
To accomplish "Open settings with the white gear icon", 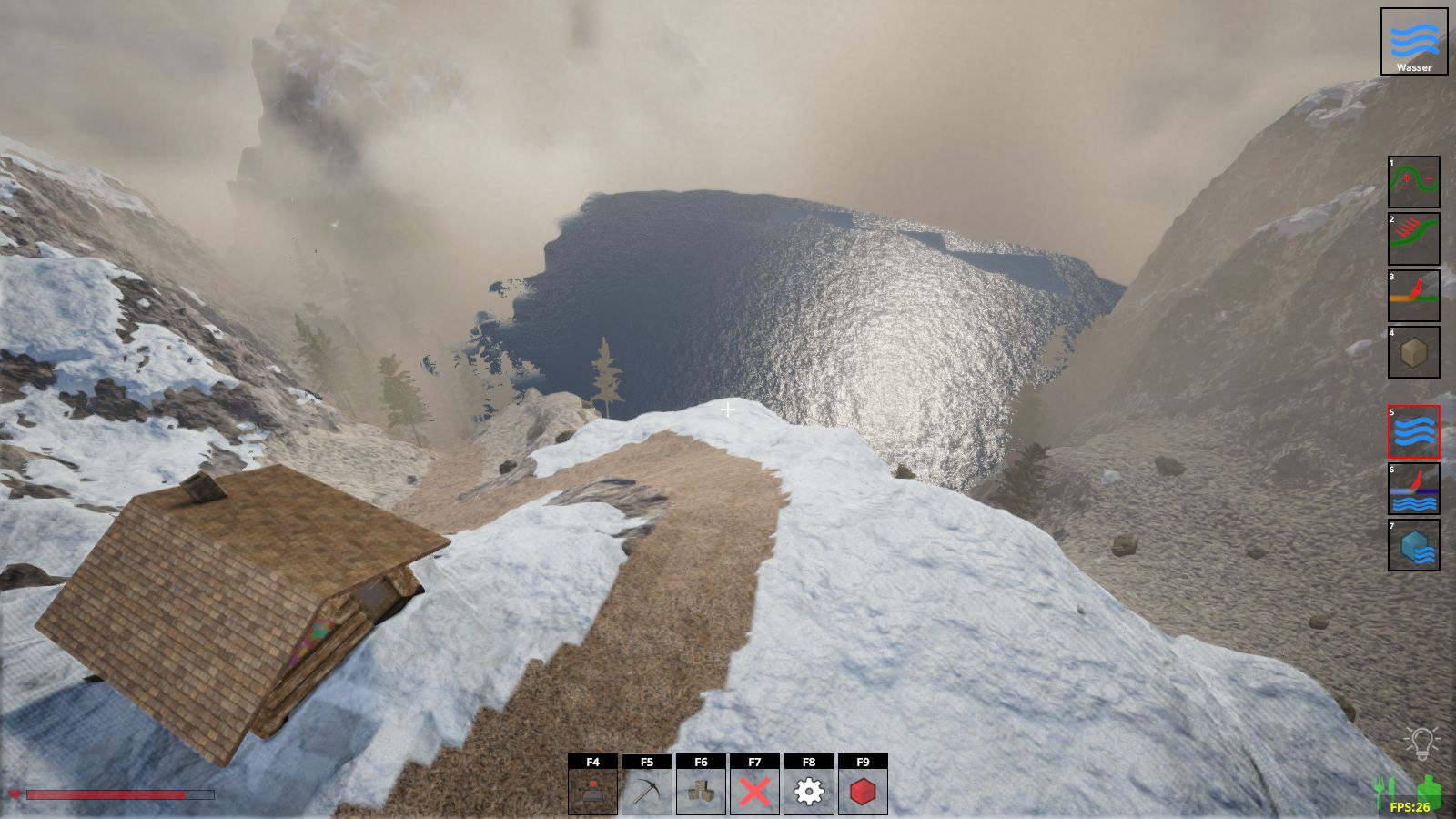I will click(x=809, y=792).
